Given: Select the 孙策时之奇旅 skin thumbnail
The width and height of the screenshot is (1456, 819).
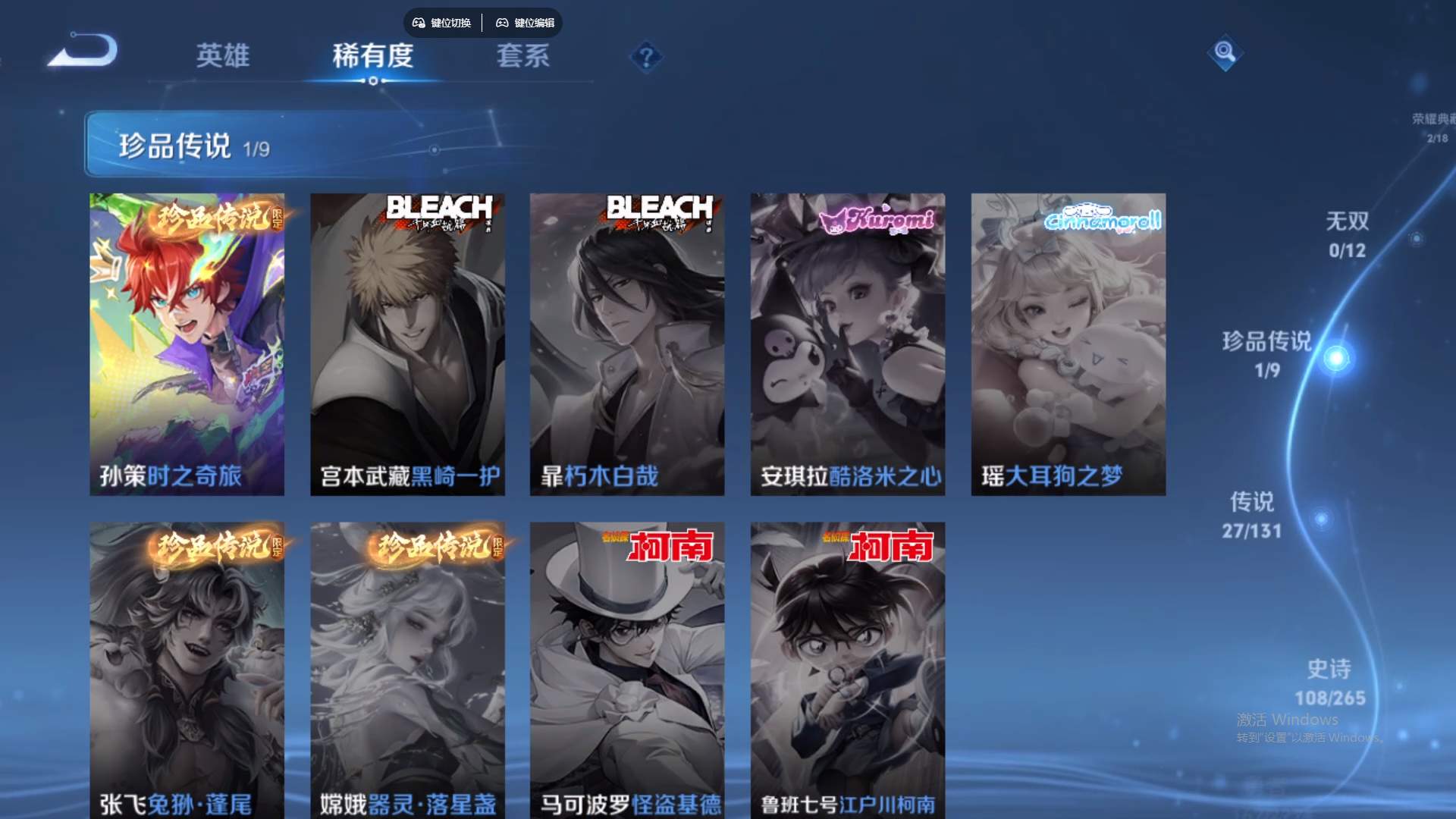Looking at the screenshot, I should (x=187, y=341).
